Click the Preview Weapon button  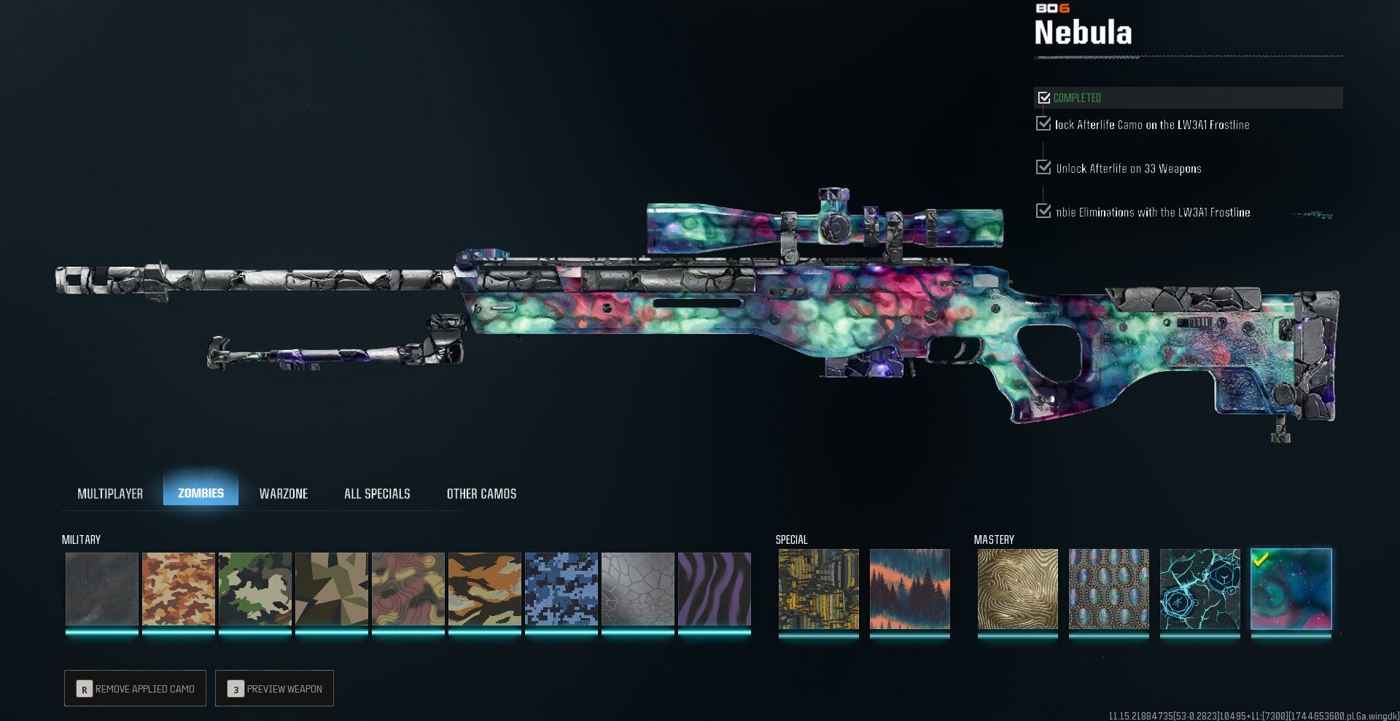[x=274, y=688]
